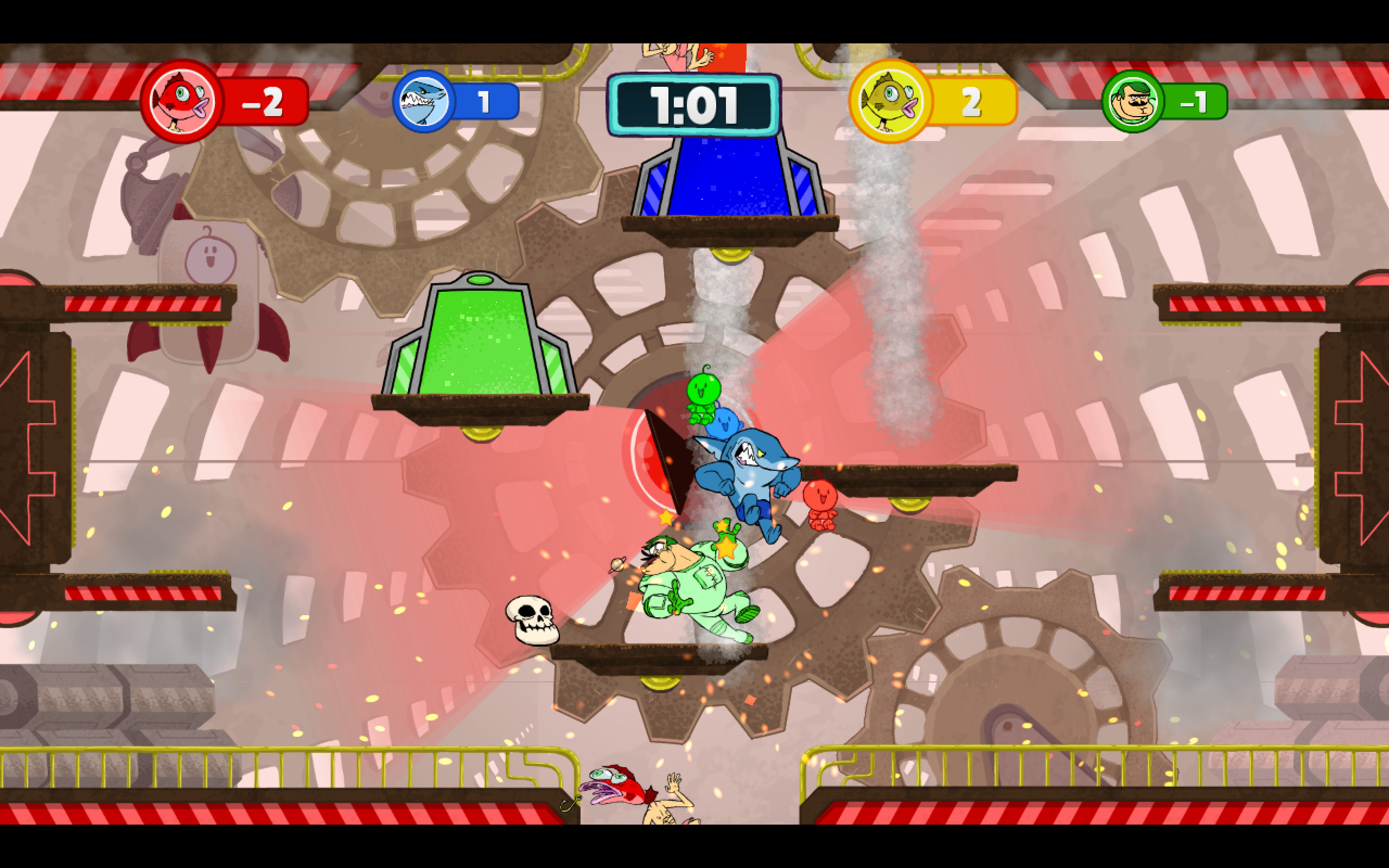
Task: Select the yellow score bar showing 2
Action: (x=973, y=102)
